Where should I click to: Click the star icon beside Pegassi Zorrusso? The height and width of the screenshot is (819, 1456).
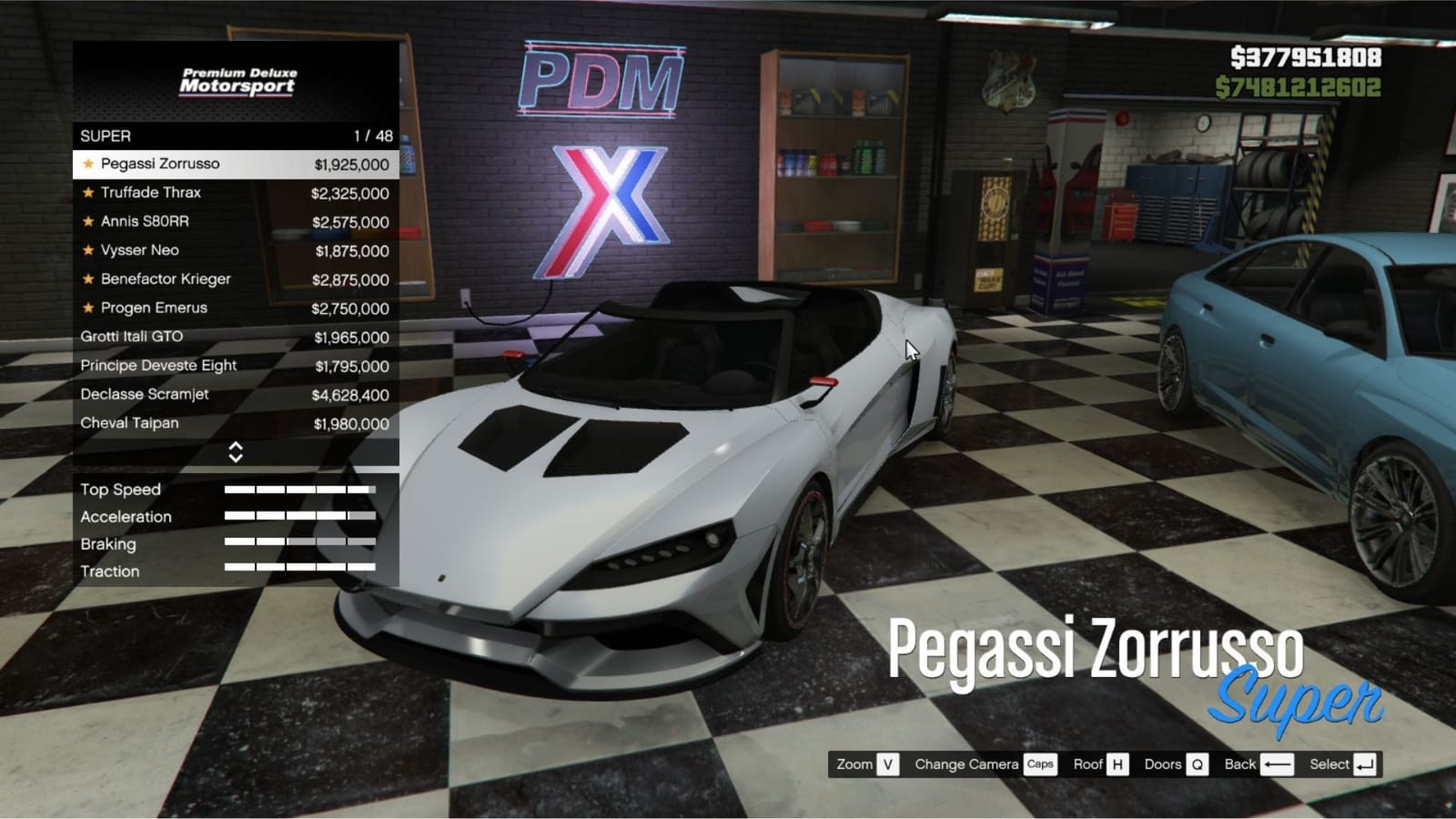pos(86,165)
